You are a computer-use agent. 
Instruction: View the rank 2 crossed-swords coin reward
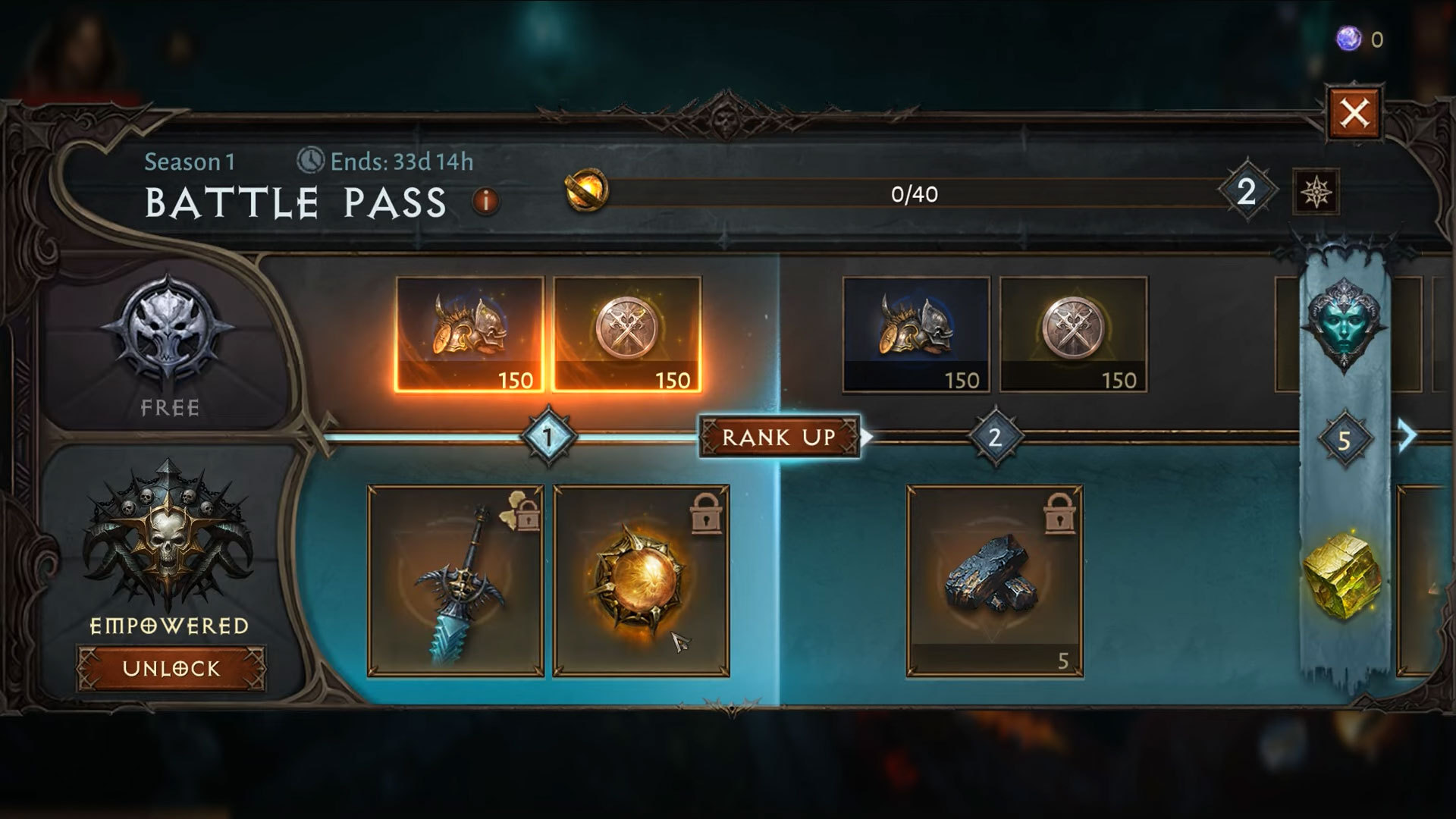pyautogui.click(x=1073, y=334)
